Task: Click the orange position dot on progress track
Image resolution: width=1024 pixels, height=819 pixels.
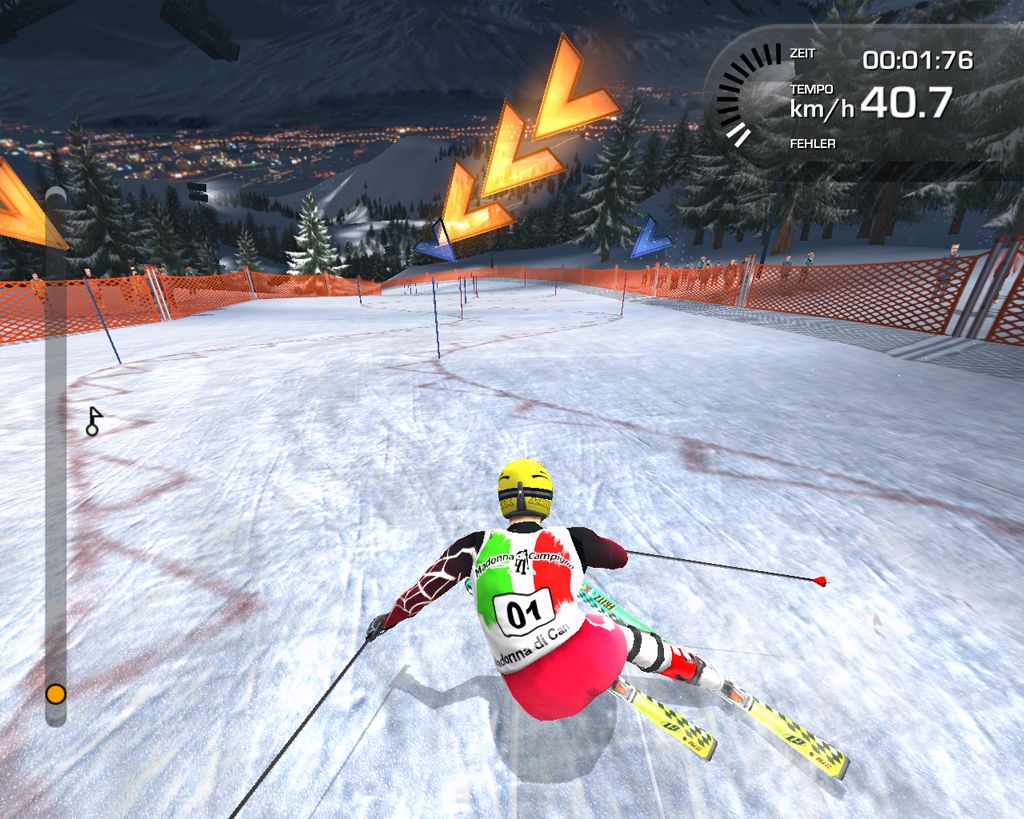Action: pos(56,693)
